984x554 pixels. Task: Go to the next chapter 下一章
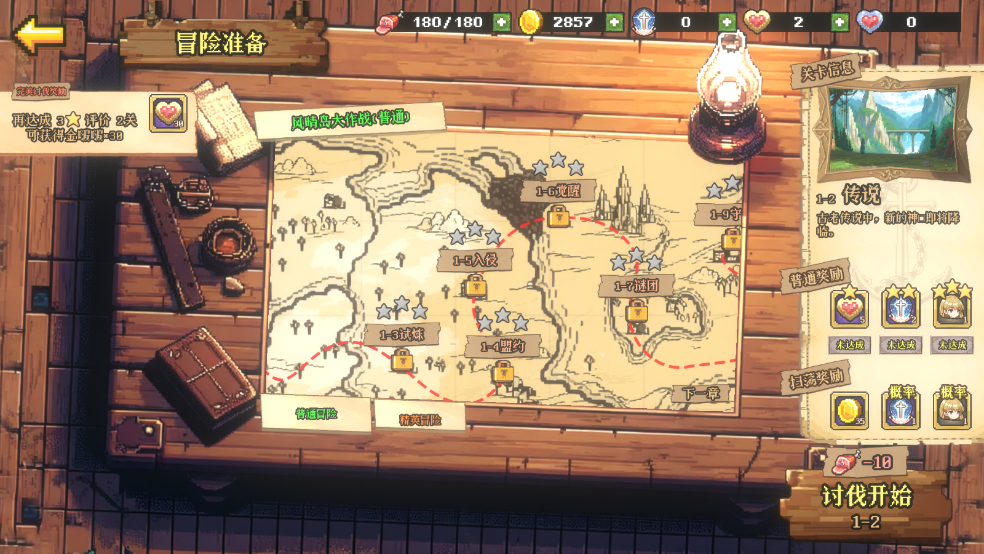coord(698,393)
